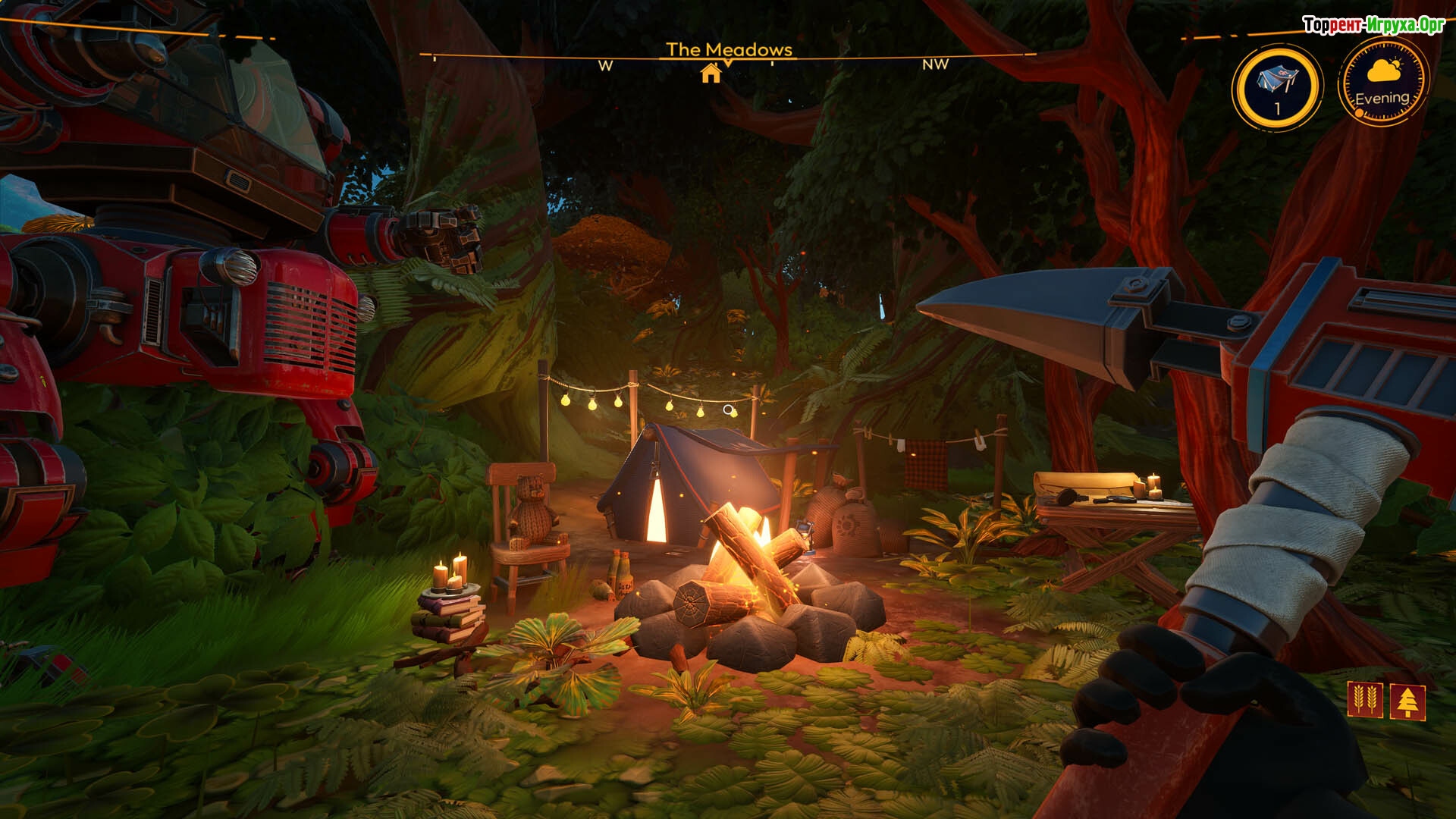Choose the wheat crop icon
Screen dimensions: 1456x819
point(1364,700)
